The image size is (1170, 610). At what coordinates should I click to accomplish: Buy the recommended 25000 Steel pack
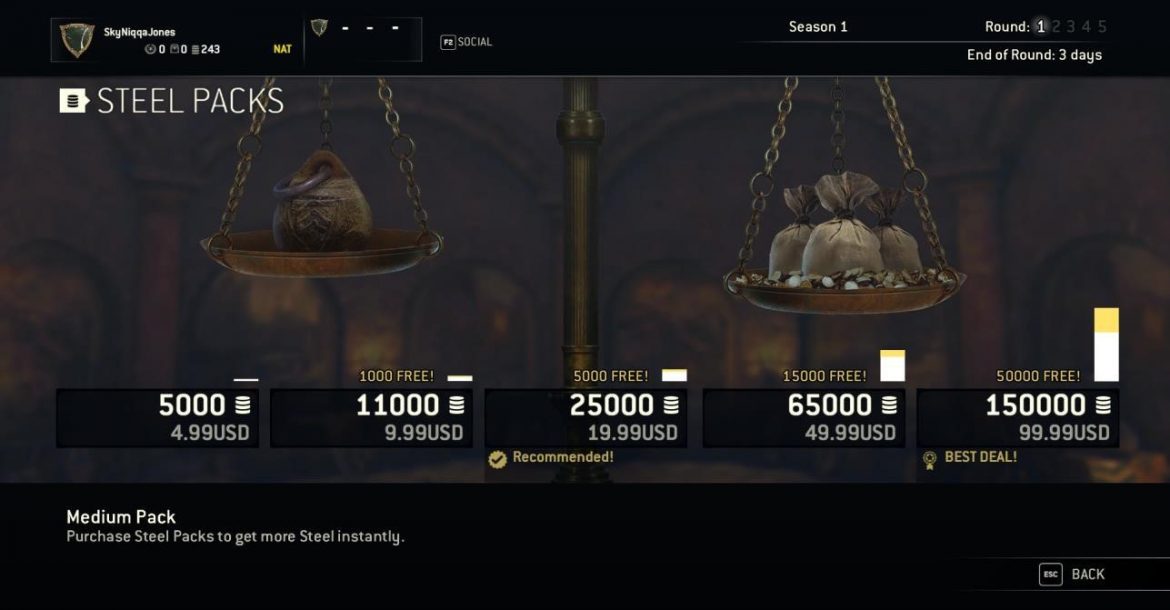coord(585,418)
